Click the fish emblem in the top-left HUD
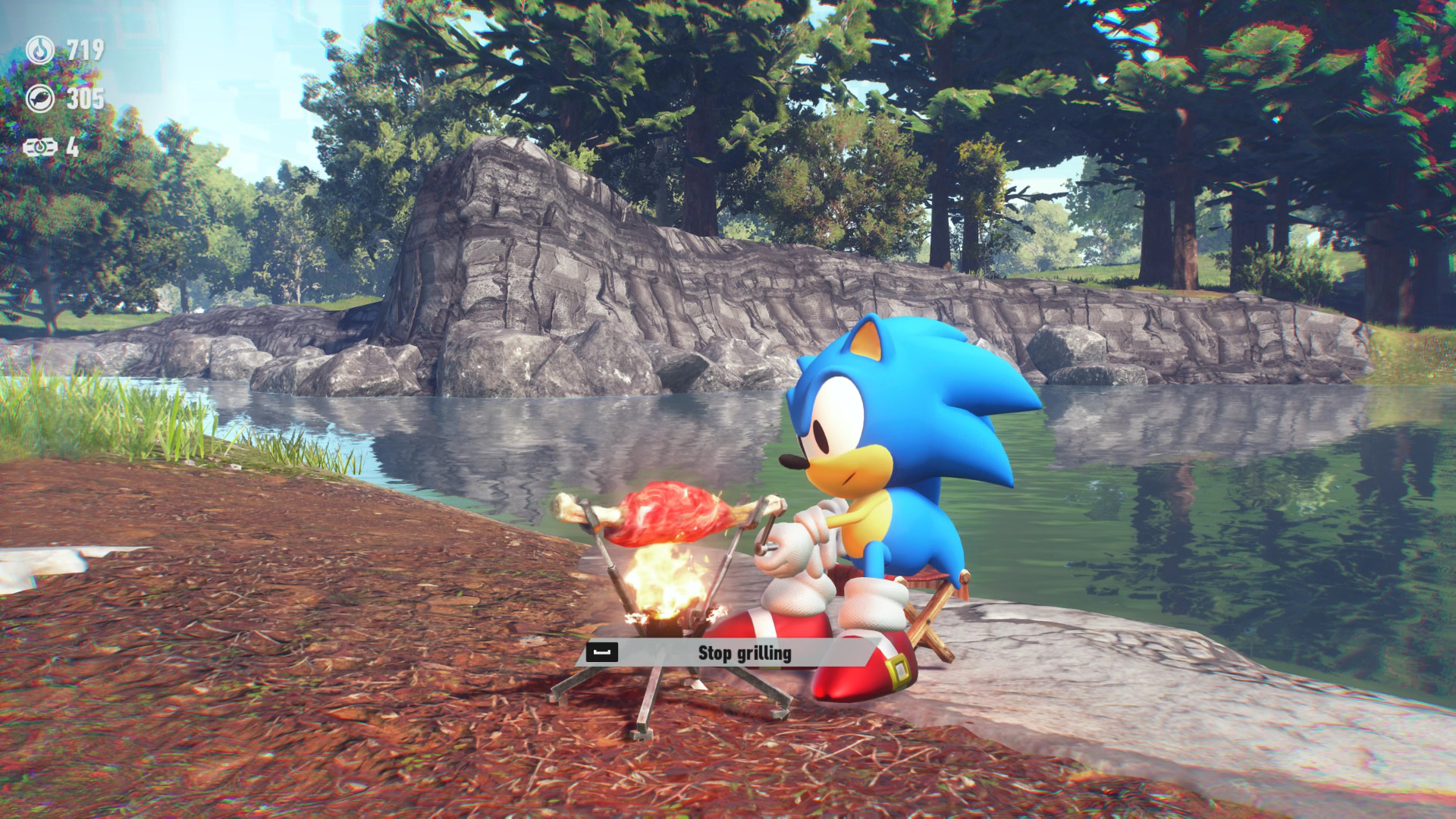1456x819 pixels. [42, 97]
